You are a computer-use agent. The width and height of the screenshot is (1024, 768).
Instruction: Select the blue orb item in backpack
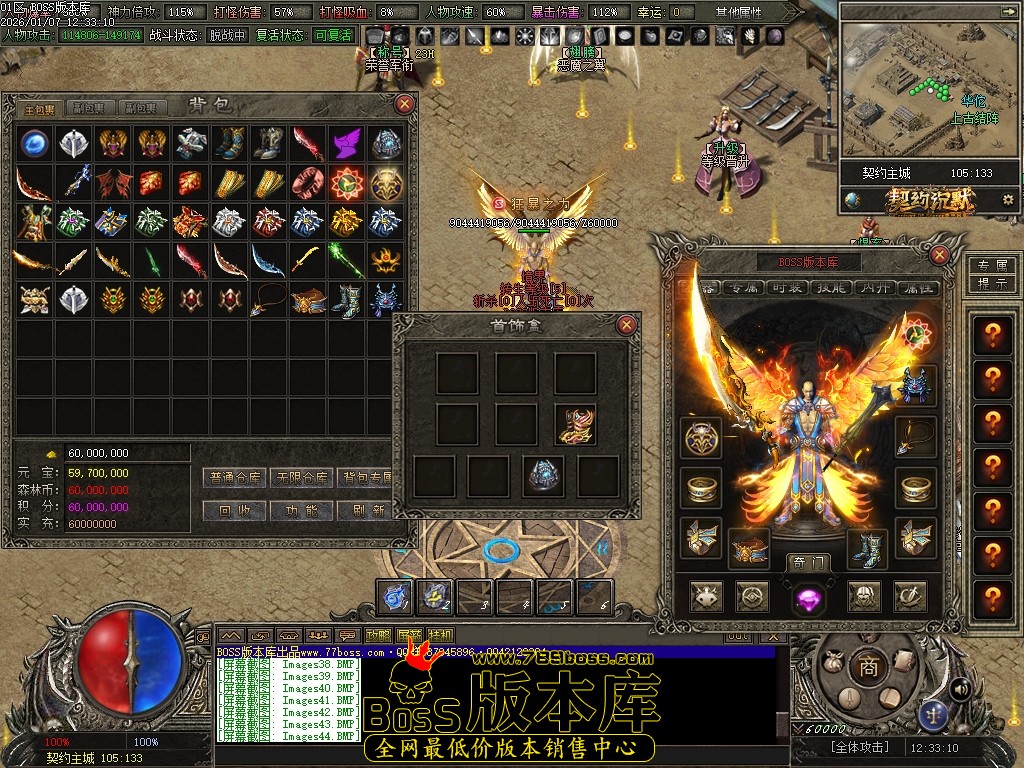36,143
